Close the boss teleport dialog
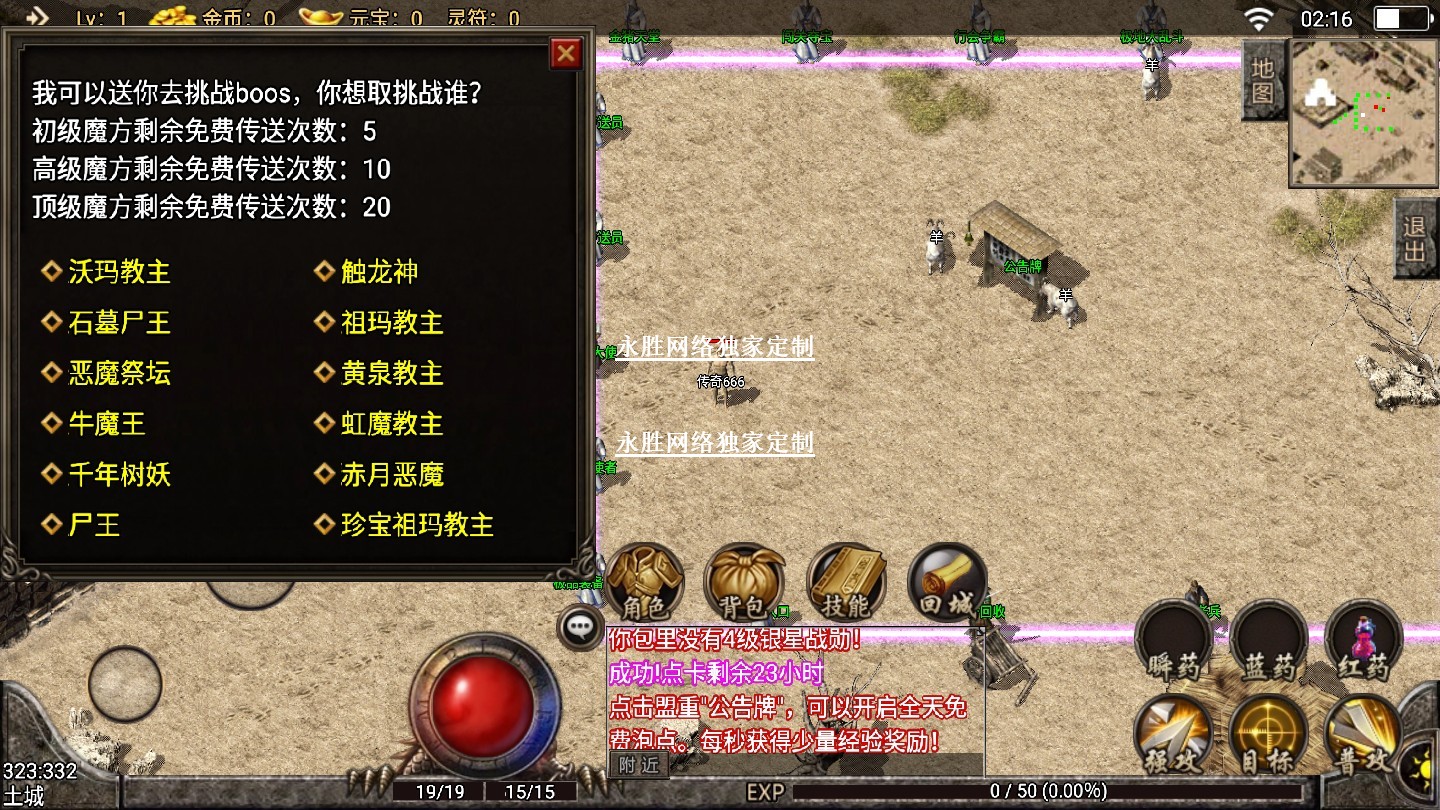 point(566,53)
